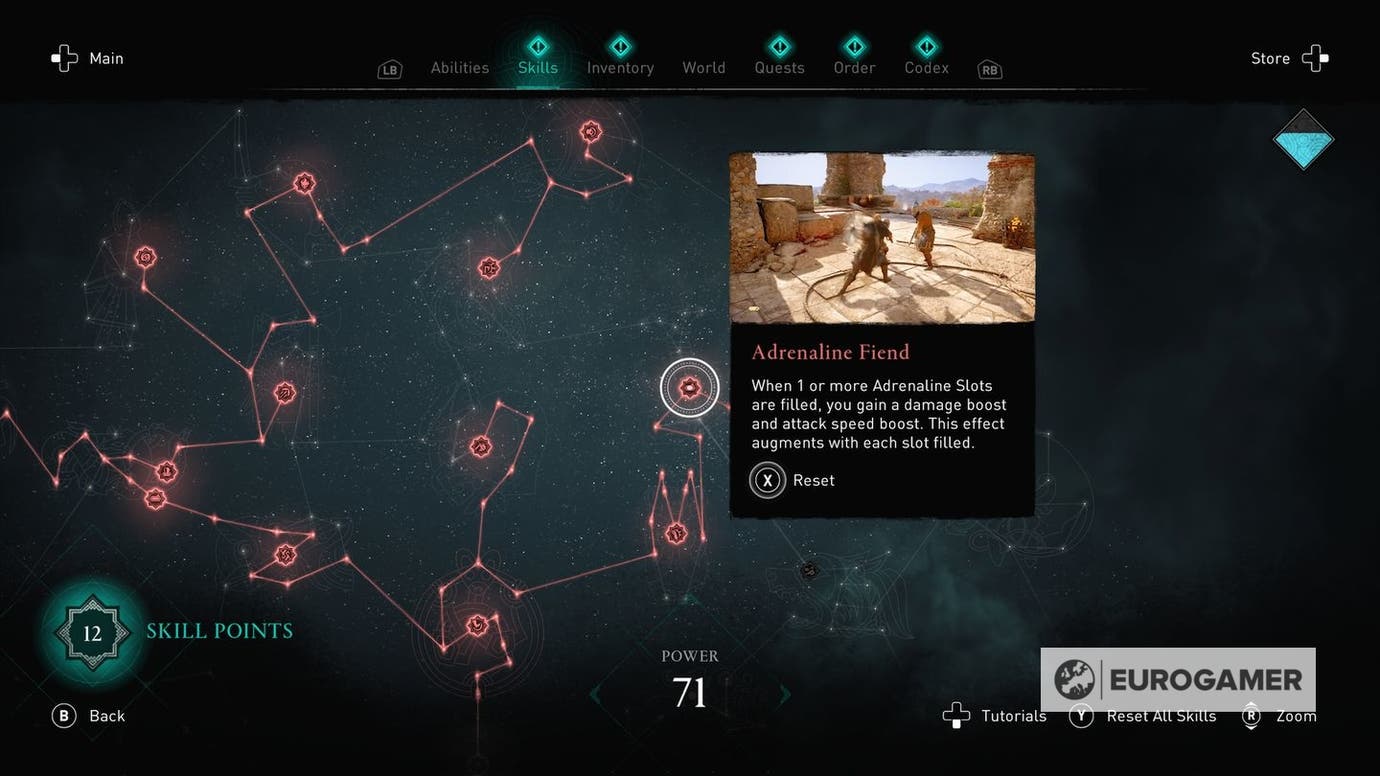Image resolution: width=1380 pixels, height=776 pixels.
Task: Click the left chevron beside Power 71
Action: coord(593,693)
